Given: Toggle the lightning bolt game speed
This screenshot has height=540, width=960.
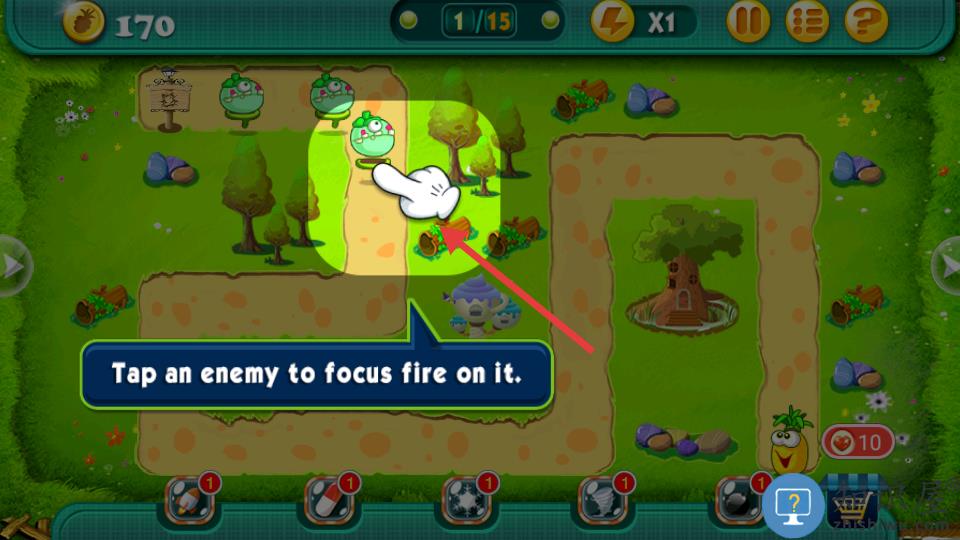Looking at the screenshot, I should click(613, 21).
